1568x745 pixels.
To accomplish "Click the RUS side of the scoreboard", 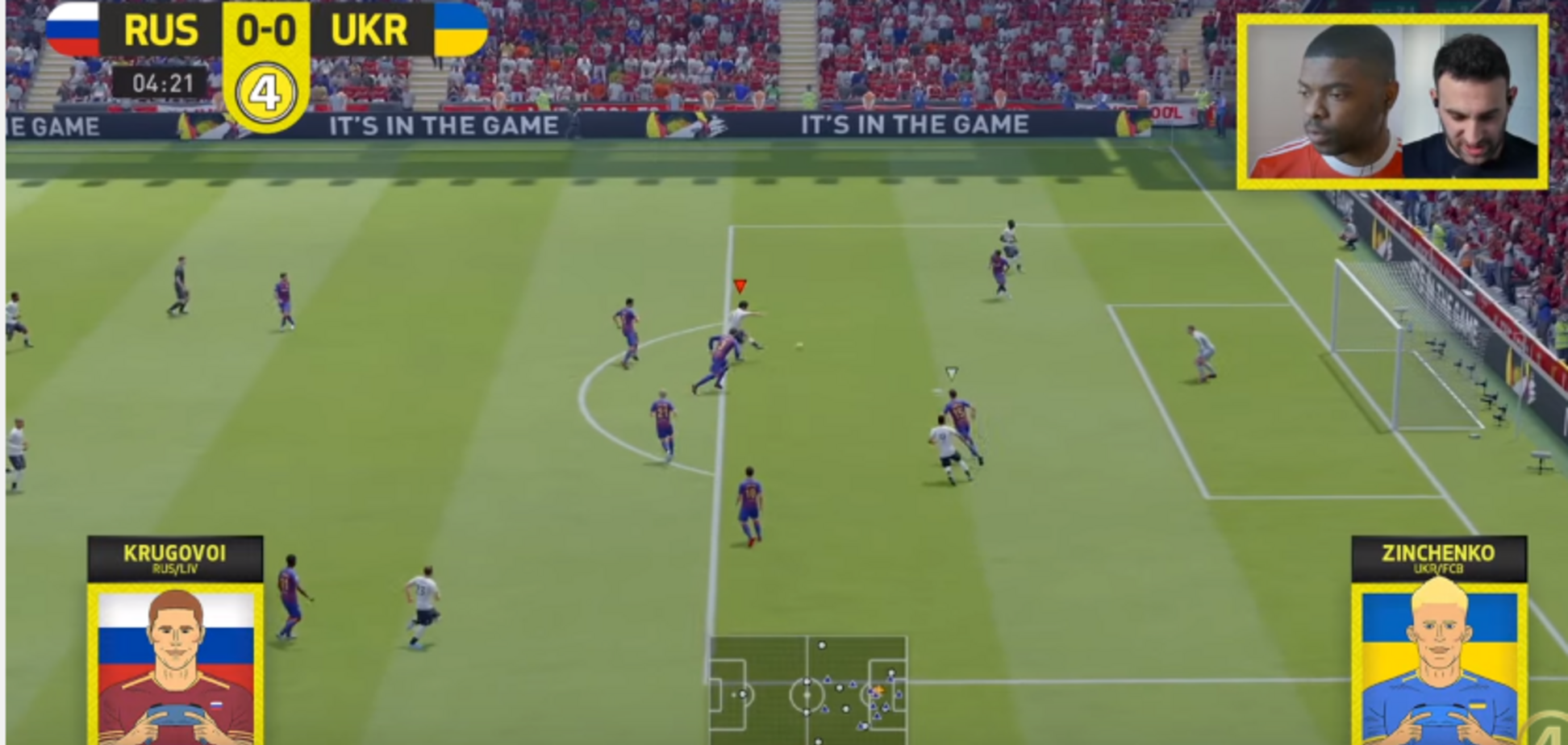I will (x=161, y=30).
